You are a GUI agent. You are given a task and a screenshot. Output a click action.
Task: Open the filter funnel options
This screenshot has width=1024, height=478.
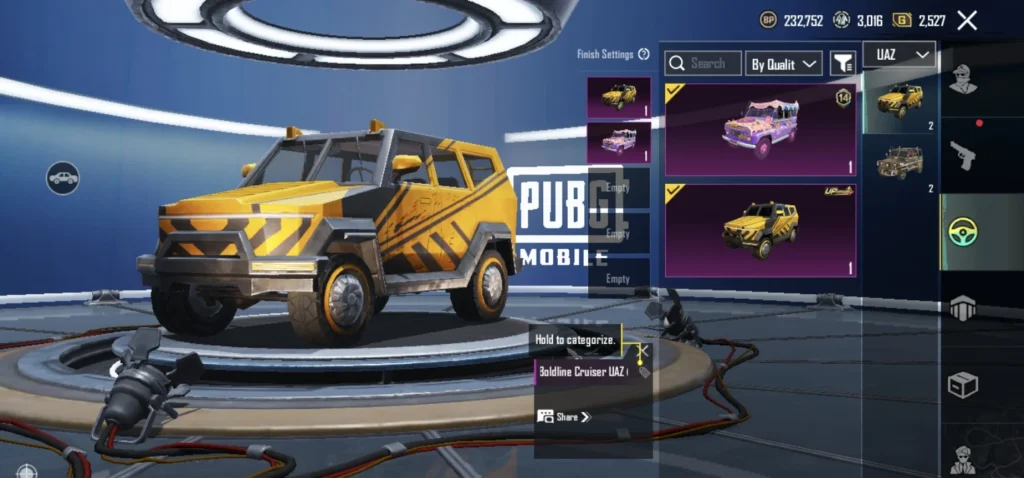843,63
